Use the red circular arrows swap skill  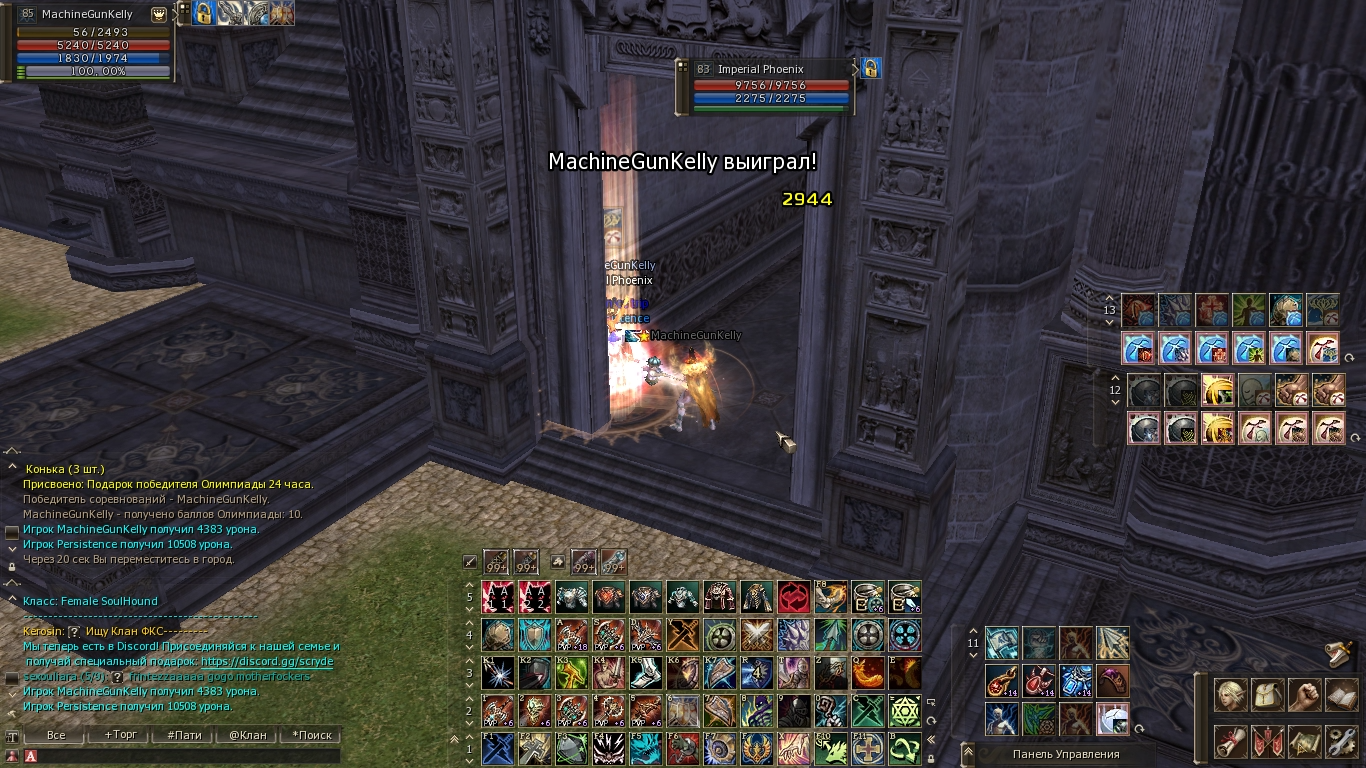point(794,597)
